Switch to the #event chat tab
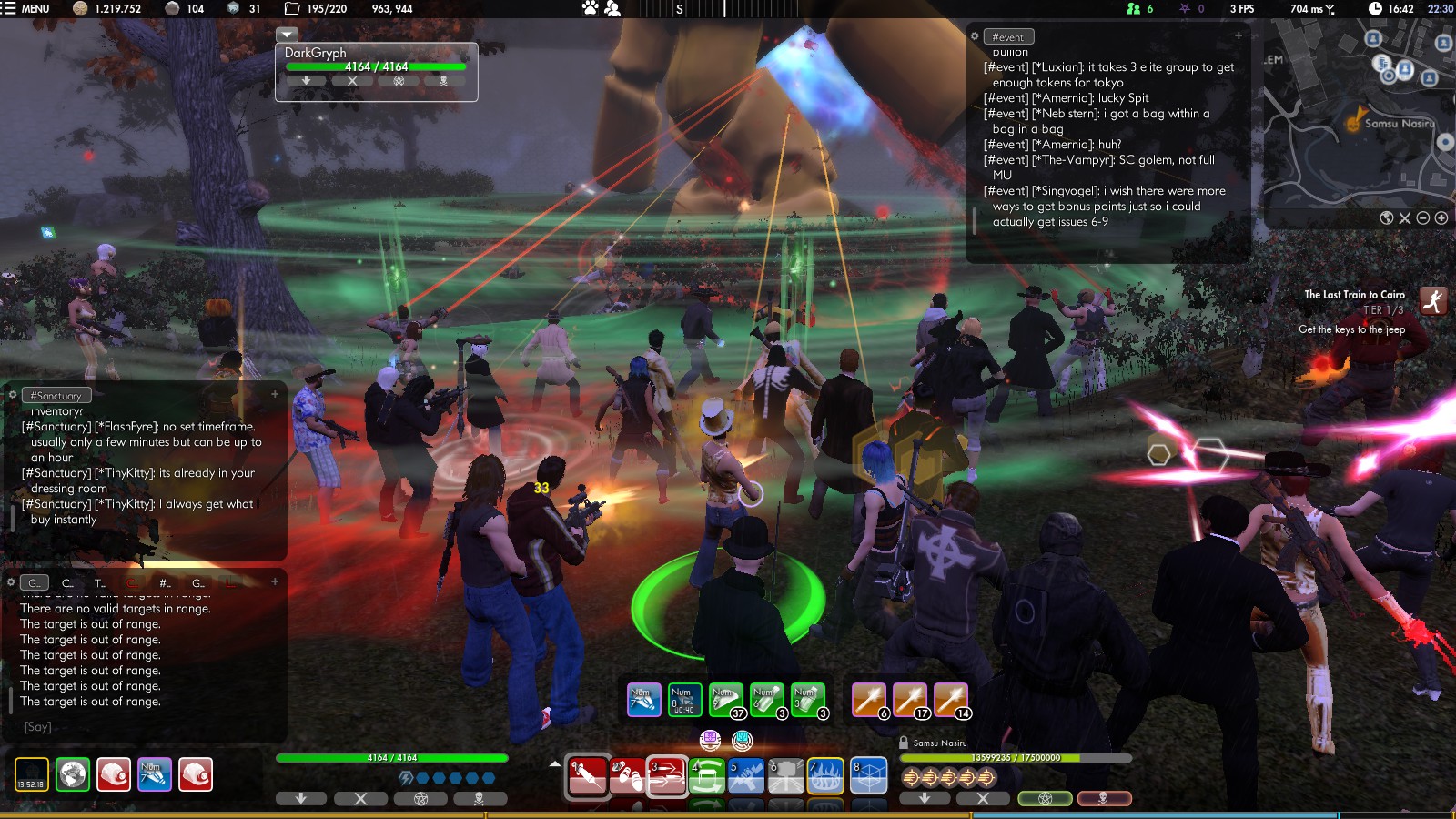The height and width of the screenshot is (819, 1456). click(x=1008, y=37)
